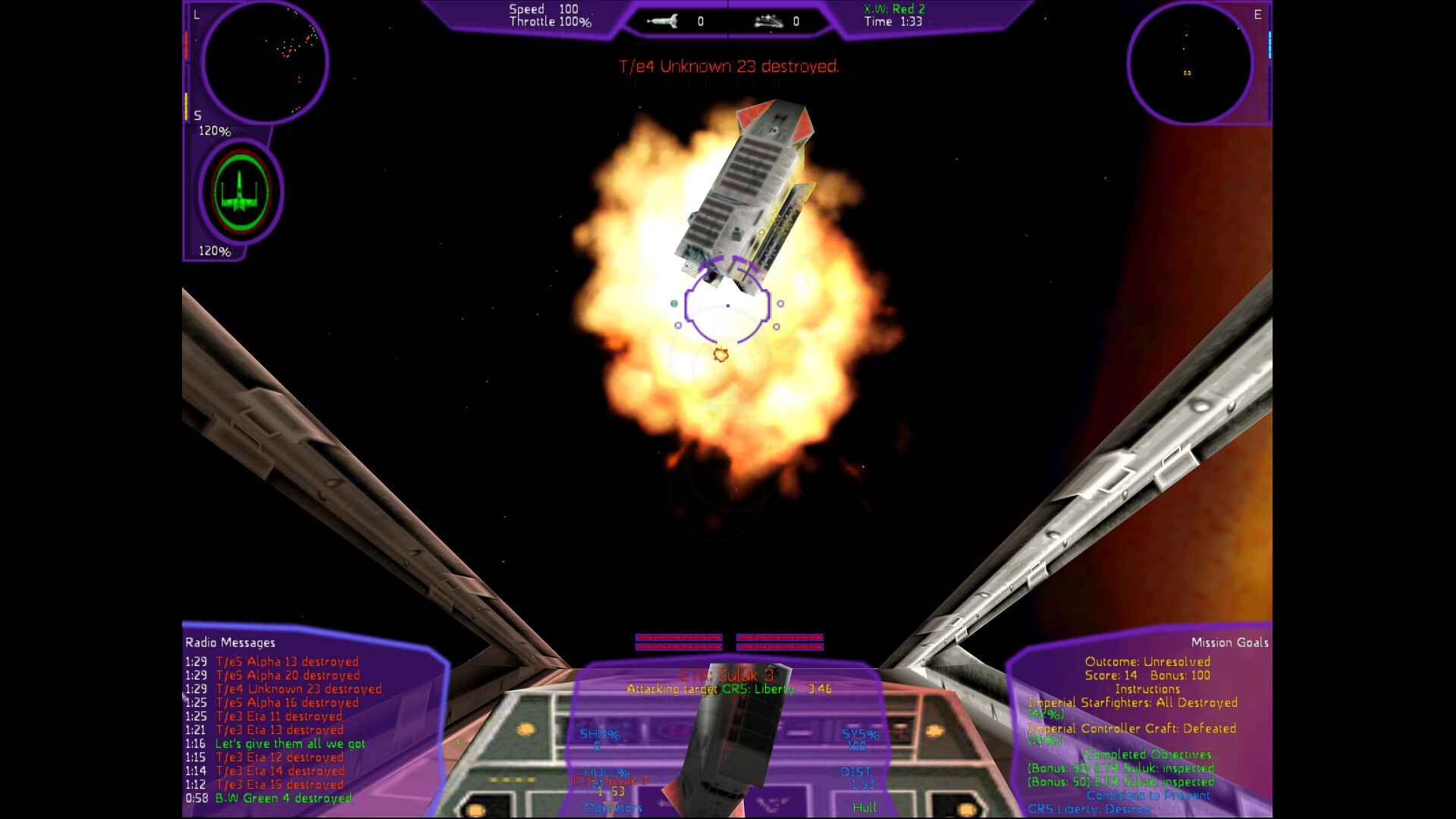Select the forward sensor scope marked L

click(x=265, y=64)
